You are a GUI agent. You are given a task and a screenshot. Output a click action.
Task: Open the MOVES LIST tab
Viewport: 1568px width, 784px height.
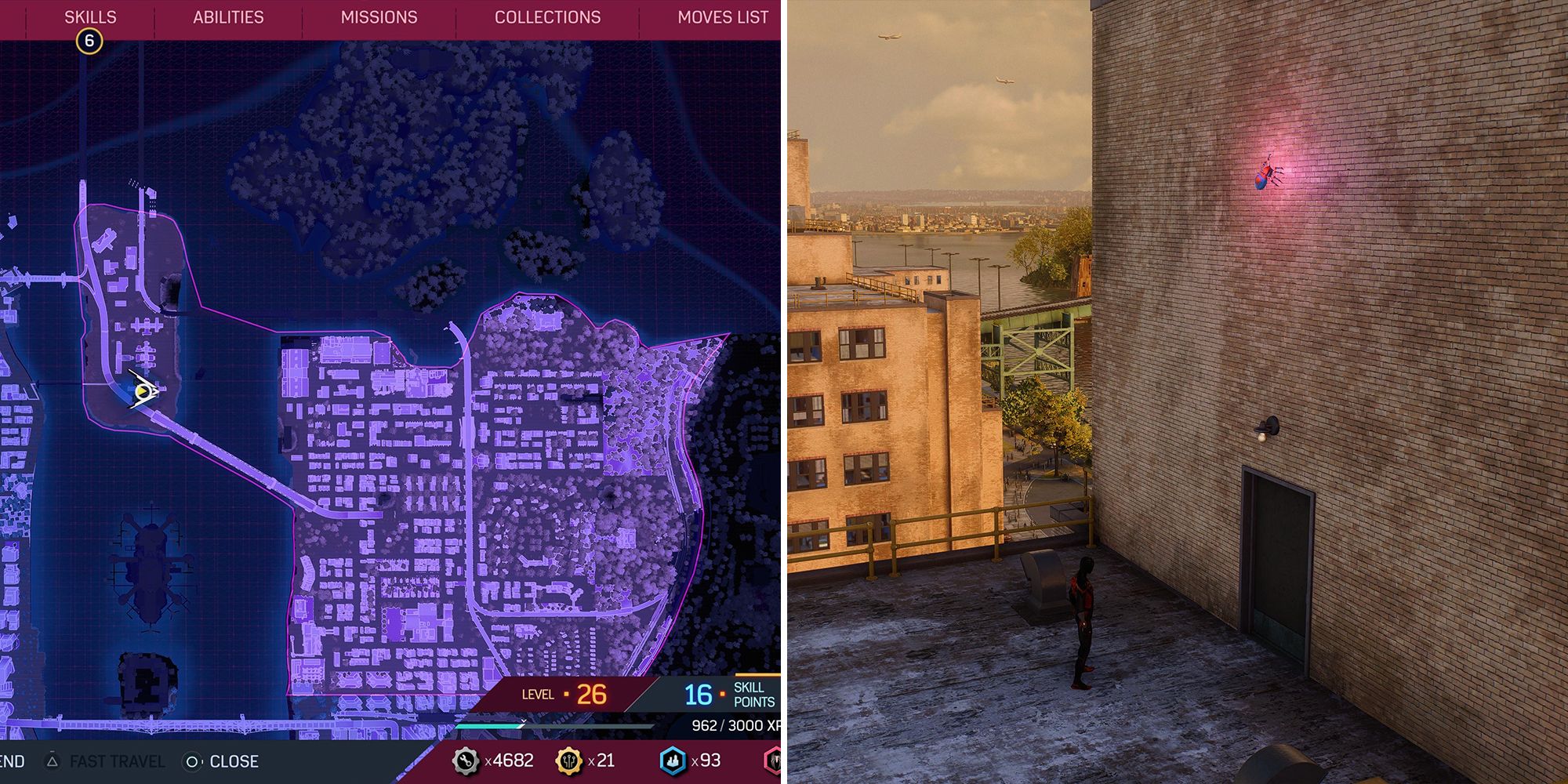[x=722, y=16]
